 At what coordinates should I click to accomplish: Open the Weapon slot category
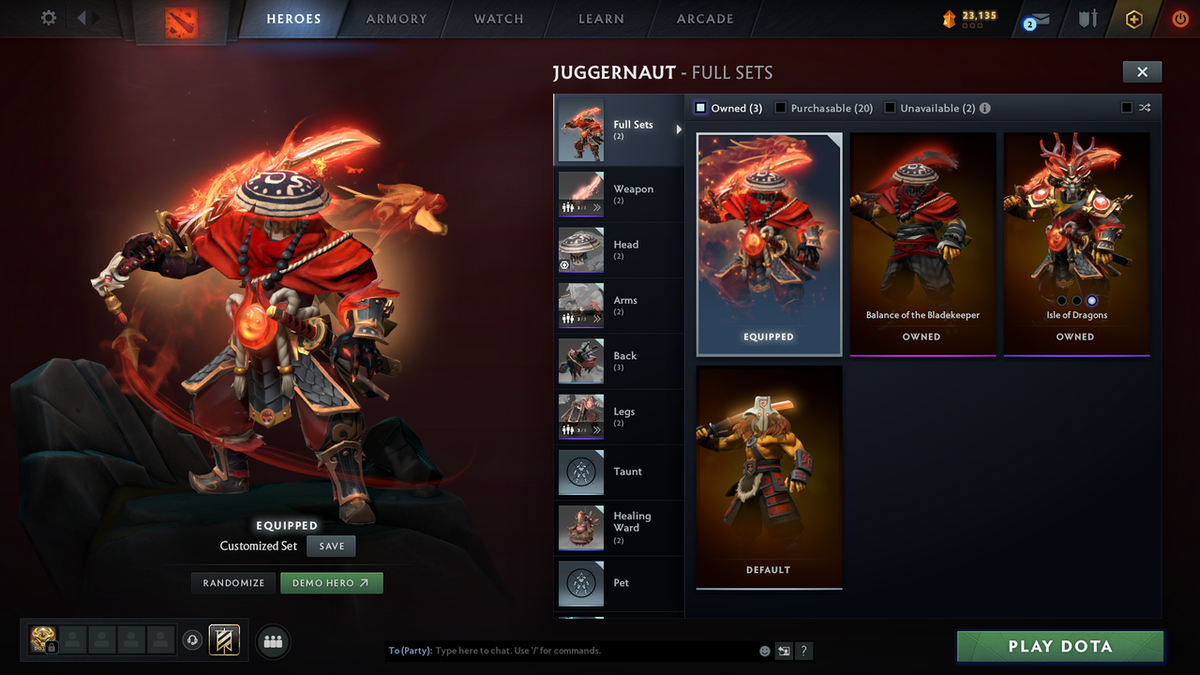[x=618, y=194]
